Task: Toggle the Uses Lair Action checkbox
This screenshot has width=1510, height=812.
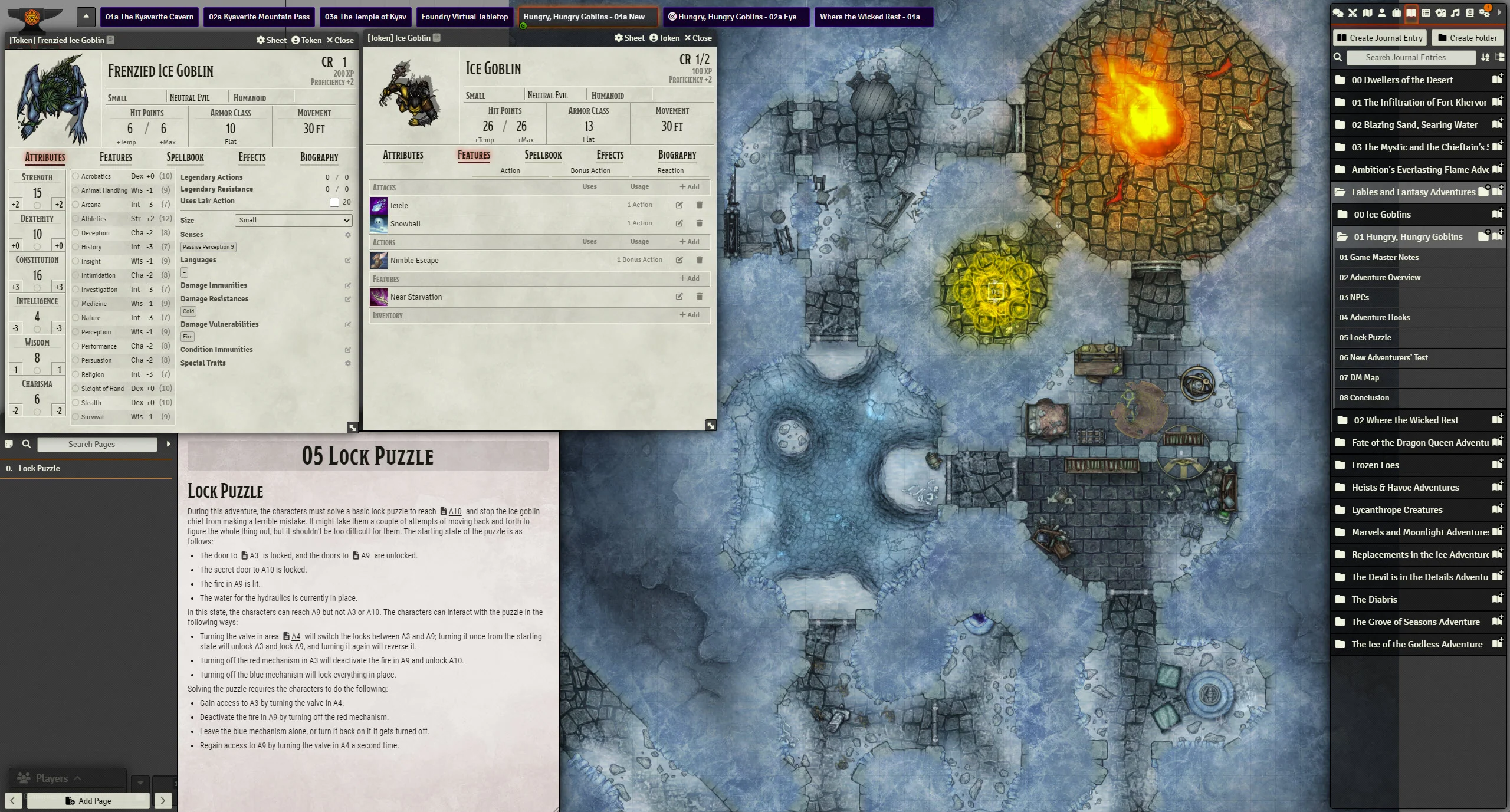Action: point(334,202)
